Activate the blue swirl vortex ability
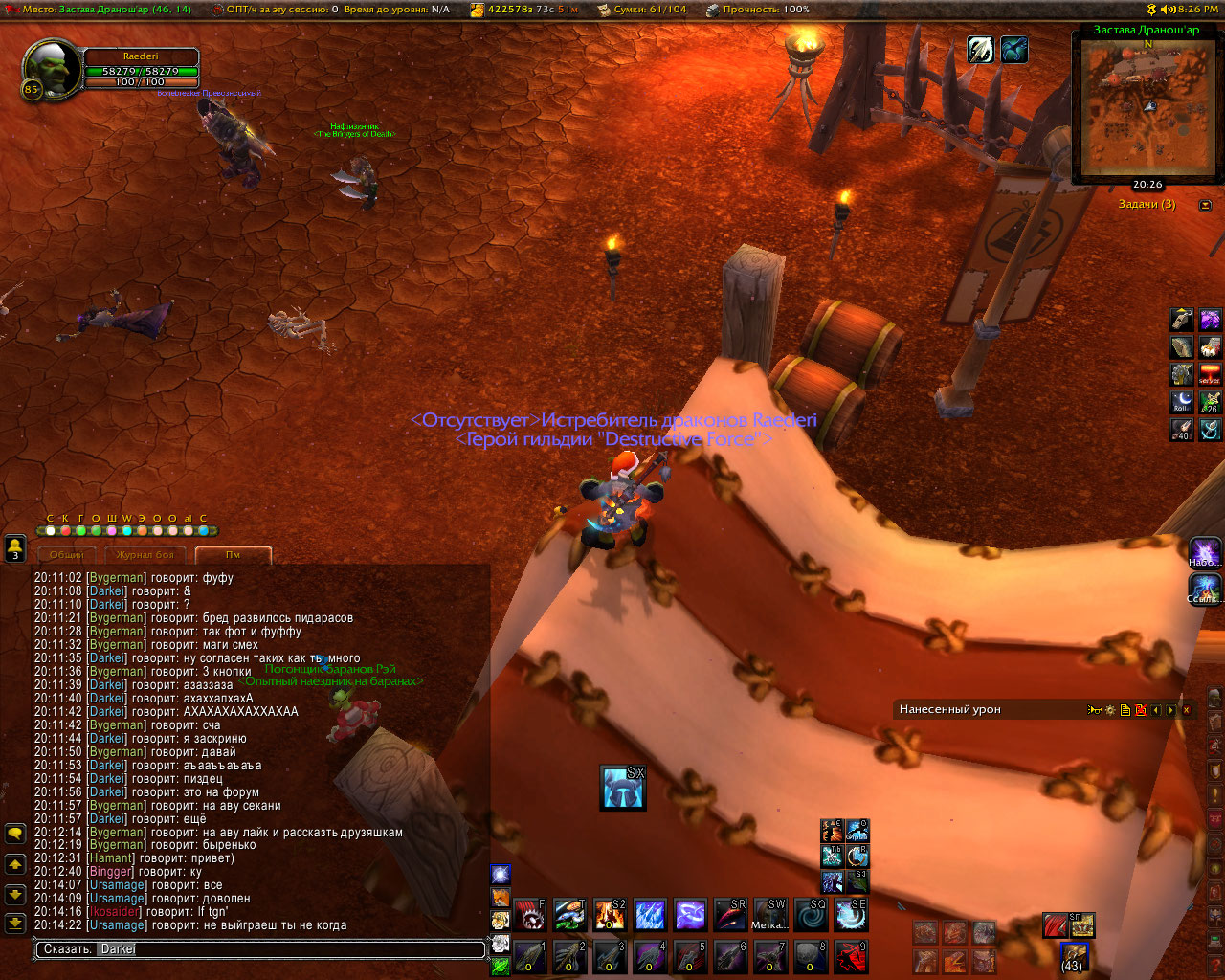The image size is (1225, 980). [x=811, y=915]
